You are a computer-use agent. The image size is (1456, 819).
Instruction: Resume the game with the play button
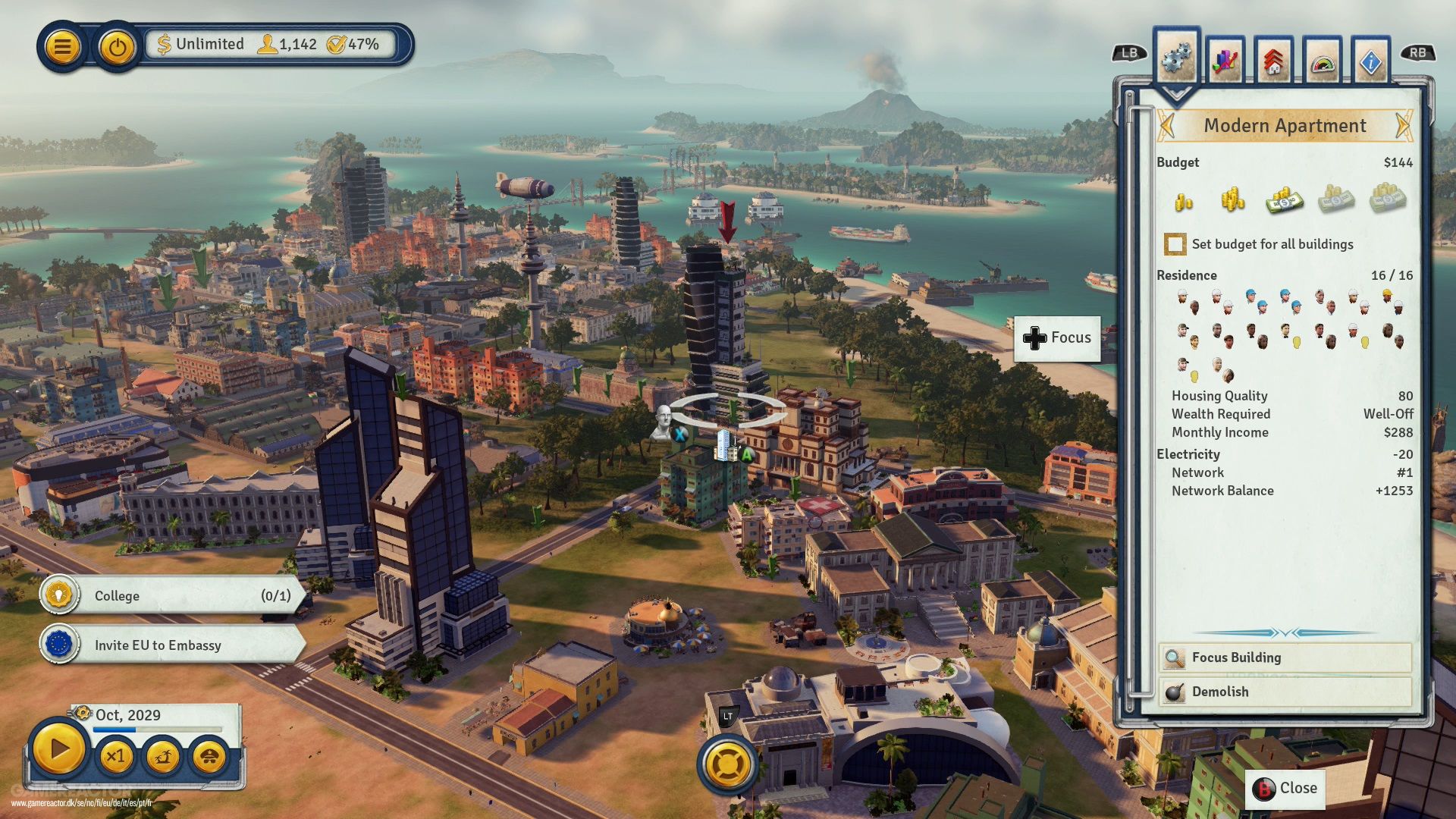tap(58, 749)
